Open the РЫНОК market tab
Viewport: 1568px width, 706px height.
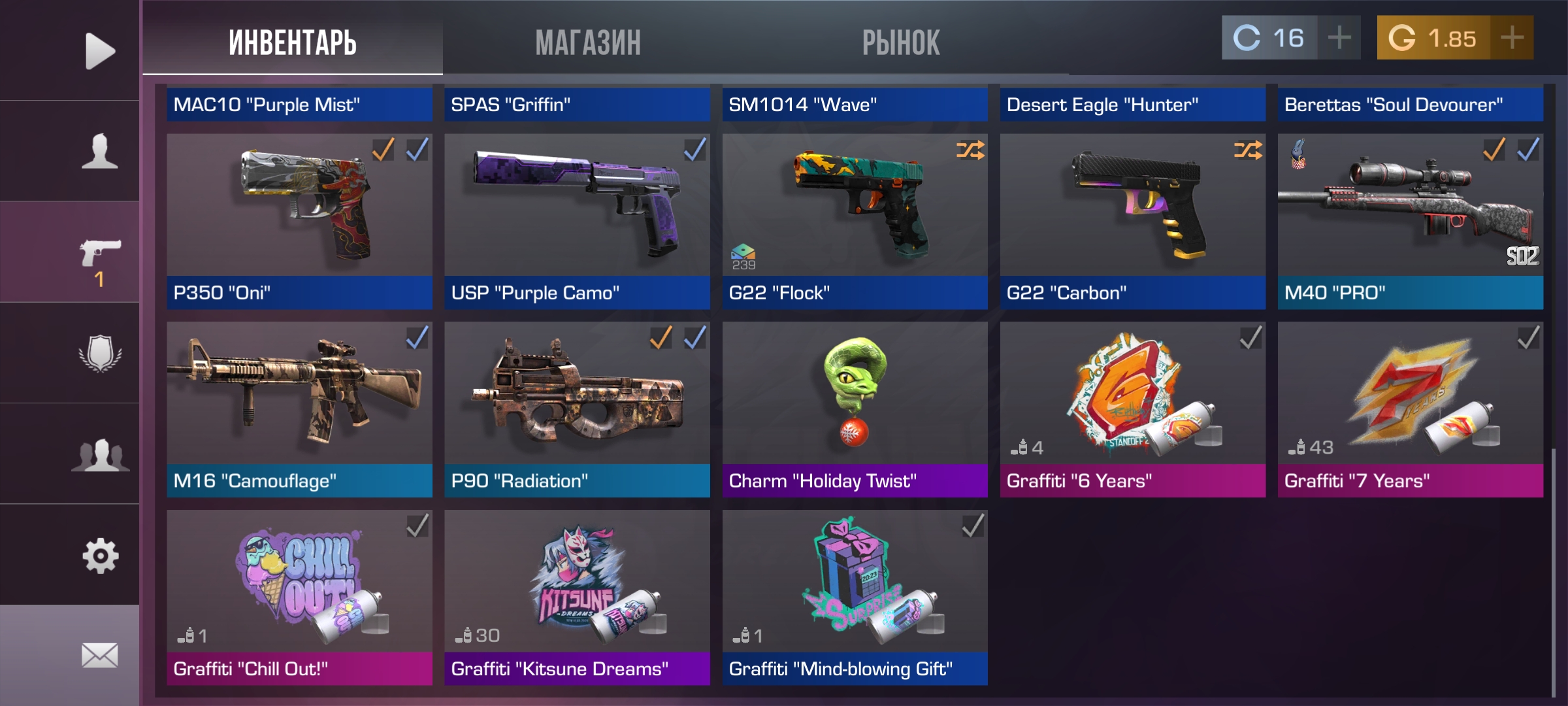click(x=901, y=42)
